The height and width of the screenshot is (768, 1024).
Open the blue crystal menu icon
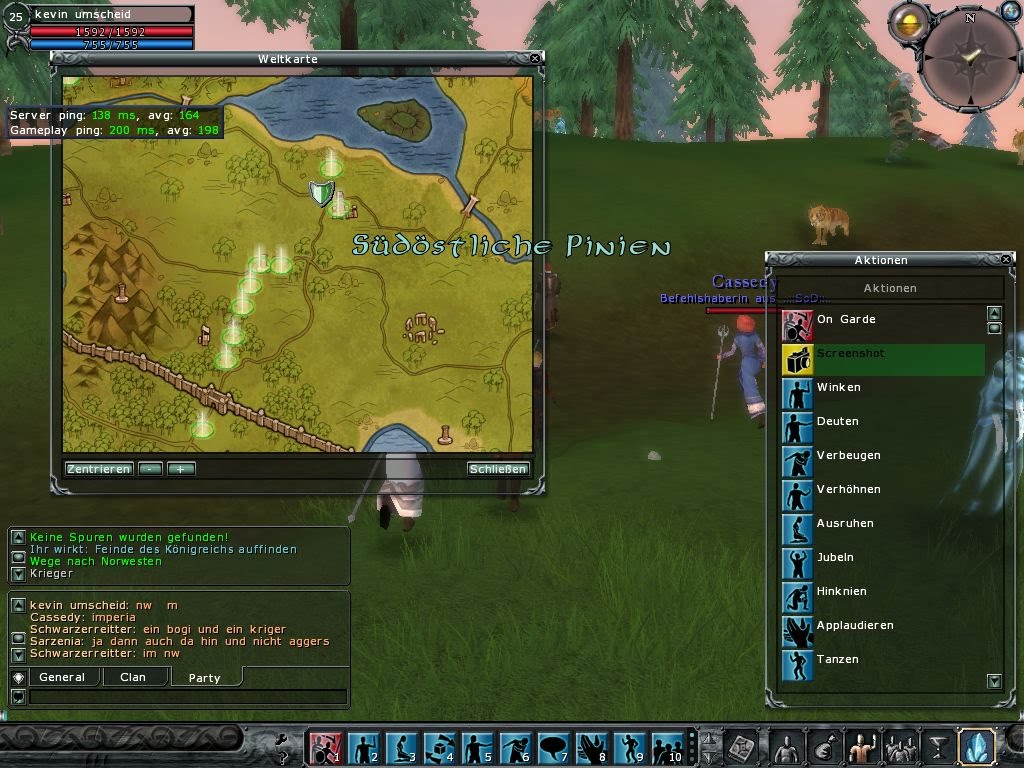point(975,747)
